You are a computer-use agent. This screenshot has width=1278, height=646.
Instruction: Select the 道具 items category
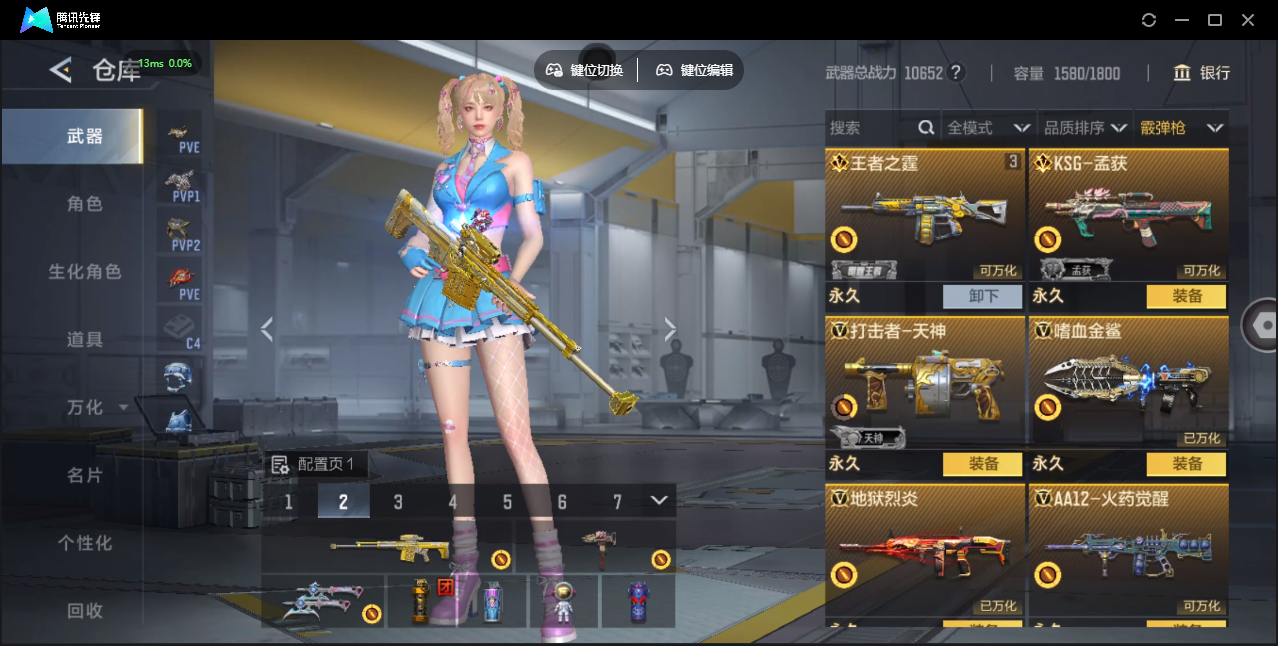click(x=85, y=340)
